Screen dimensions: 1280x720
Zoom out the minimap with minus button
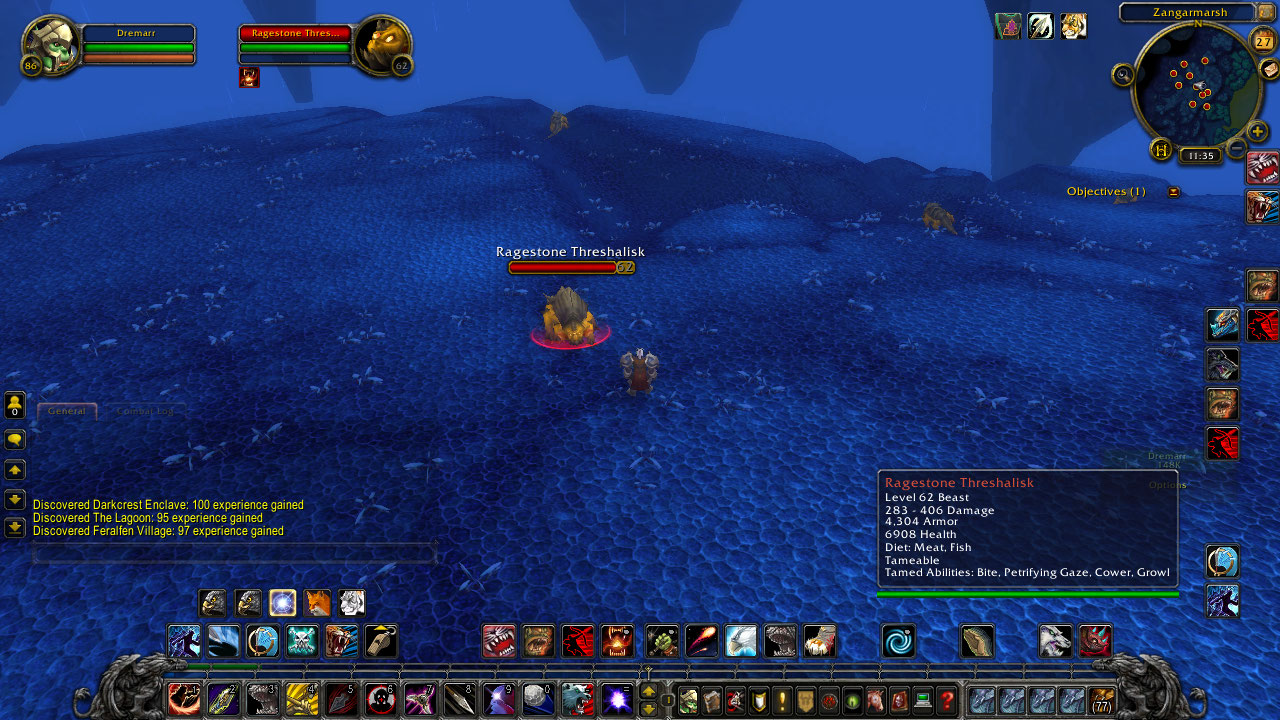click(x=1237, y=149)
